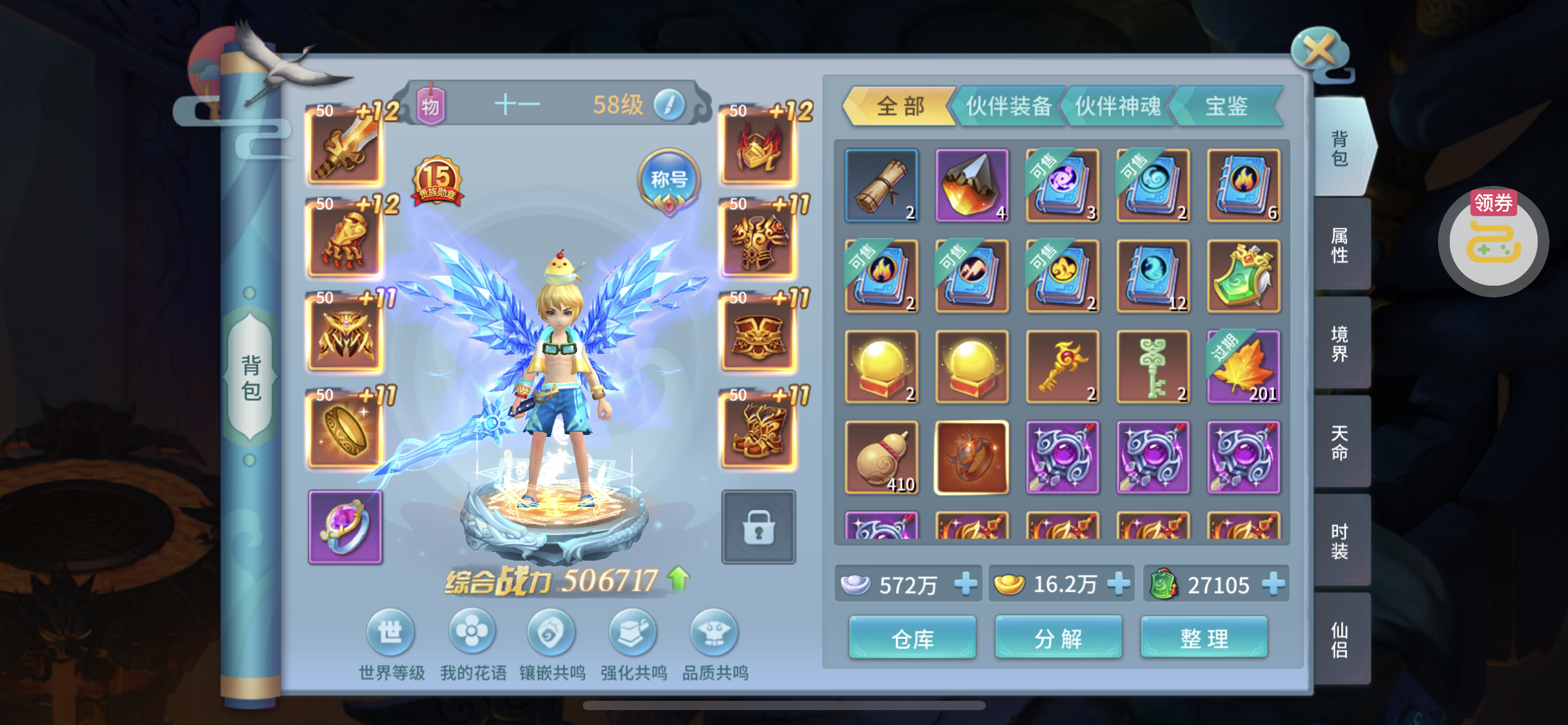Select the equipped golden ring slot
The height and width of the screenshot is (725, 1568).
pyautogui.click(x=346, y=430)
